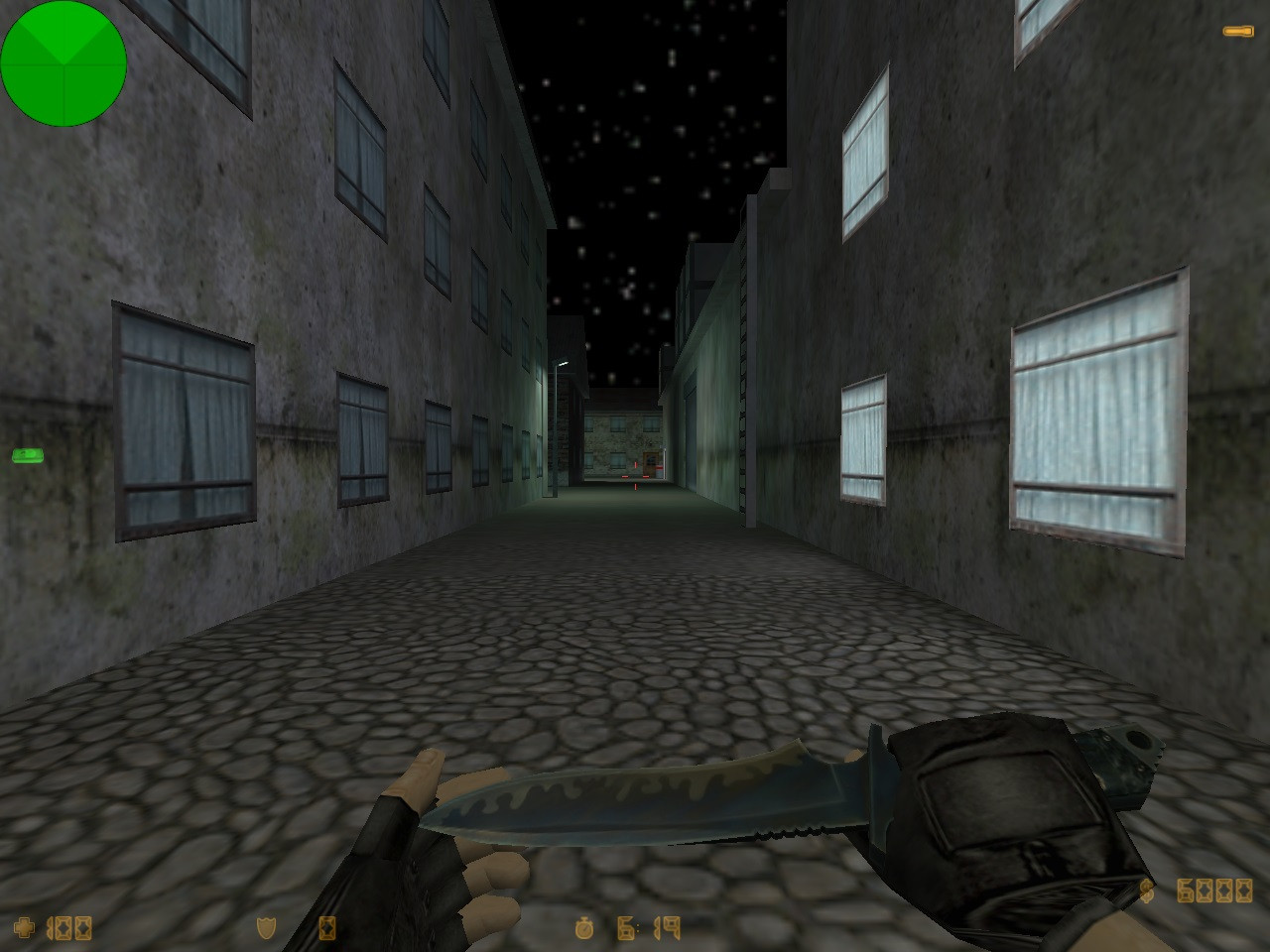Click the green radar circle
1270x952 pixels.
click(63, 63)
